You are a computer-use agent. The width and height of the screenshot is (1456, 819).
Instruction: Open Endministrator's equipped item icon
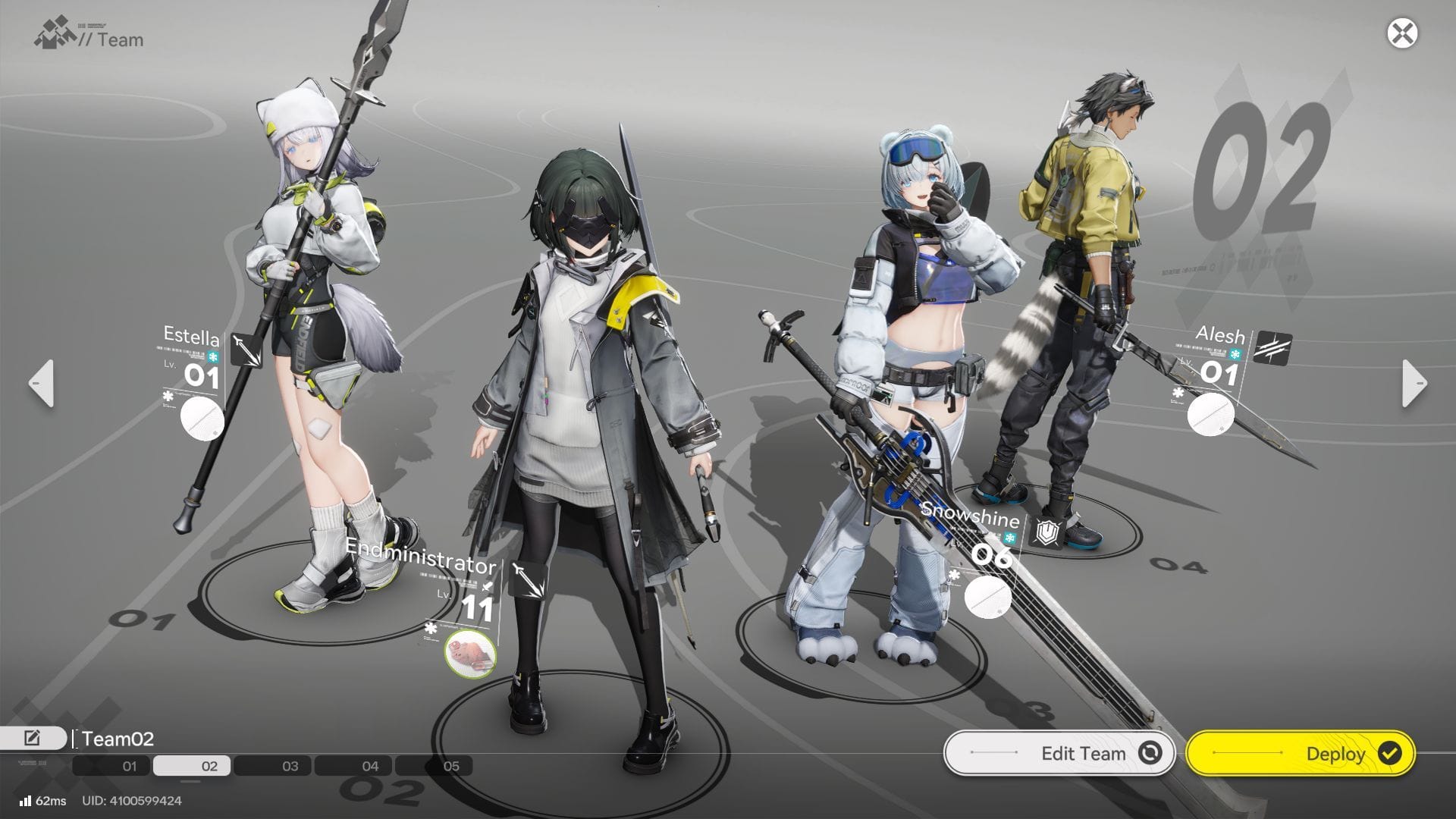pos(470,653)
